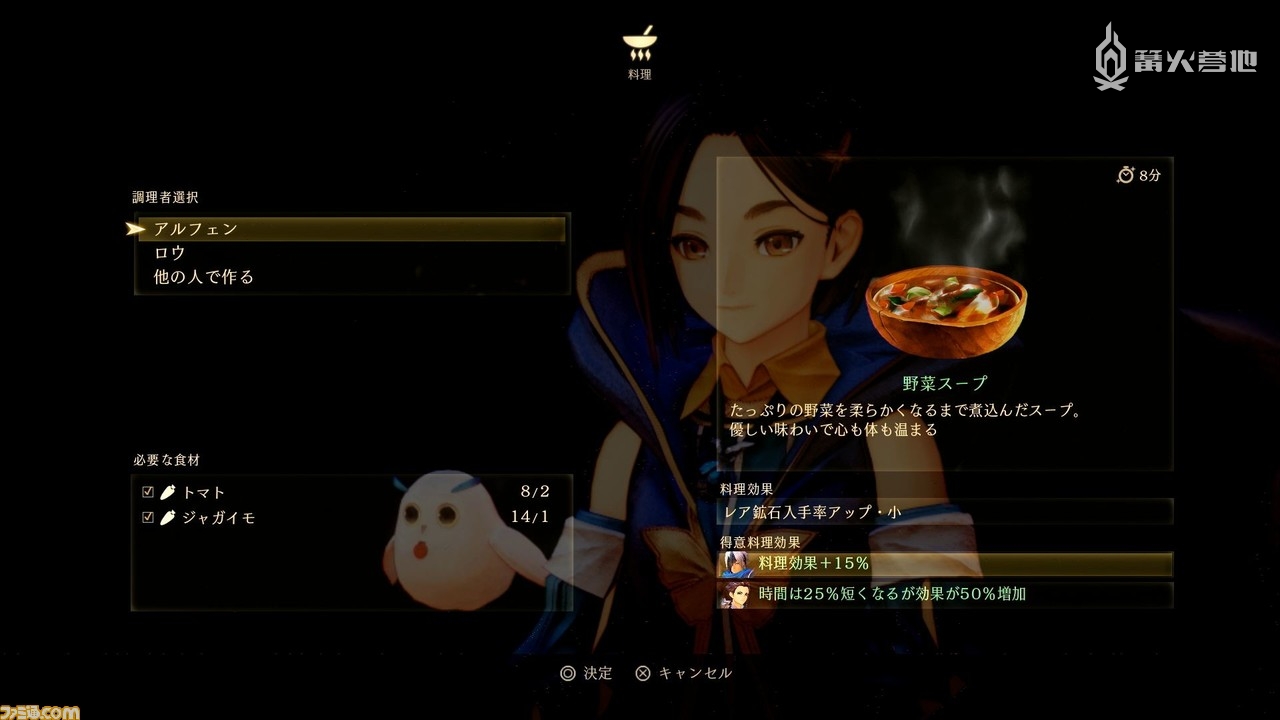Click the ジャガイモ ingredient row
This screenshot has height=720, width=1280.
[350, 517]
